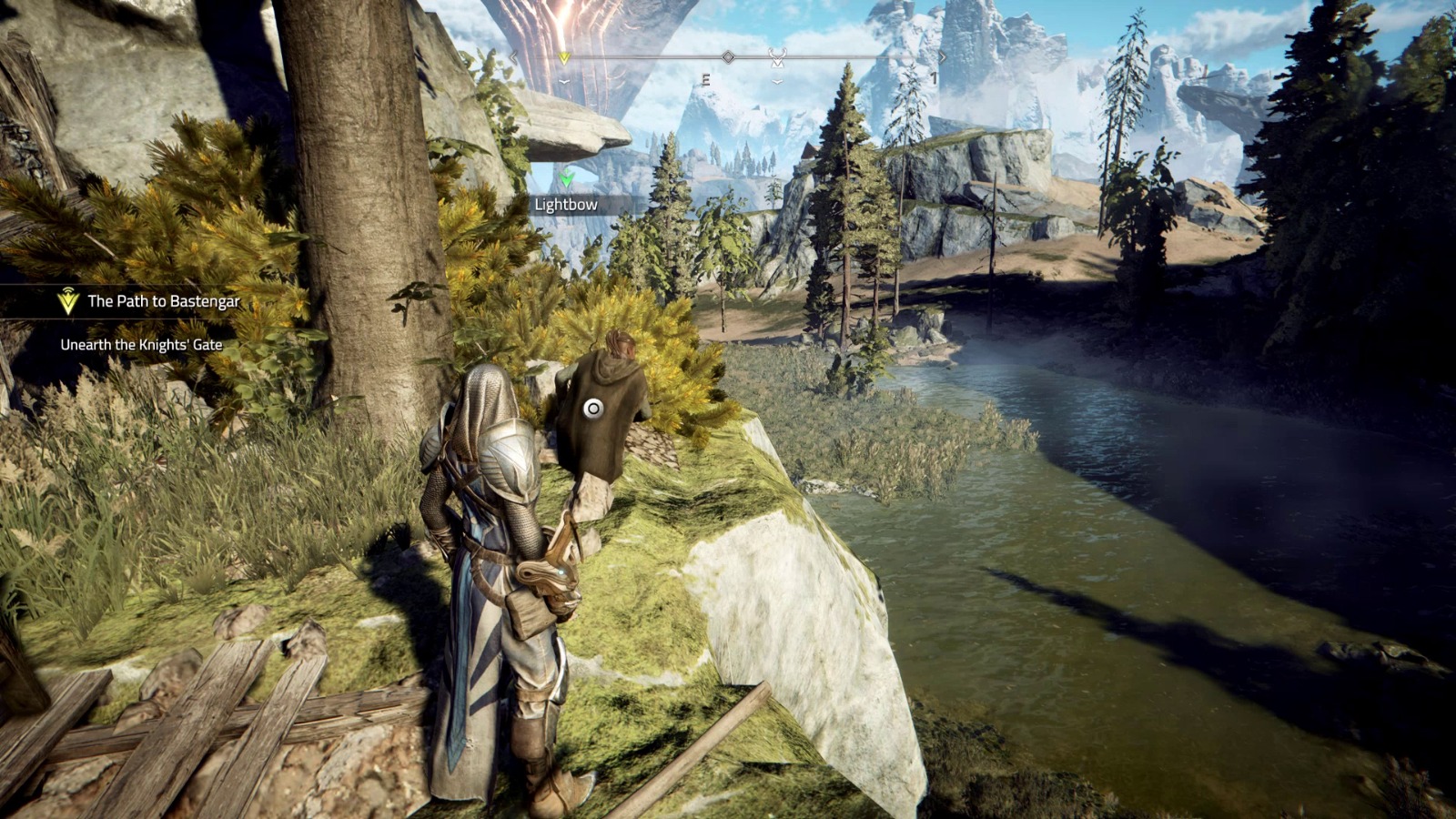Image resolution: width=1456 pixels, height=819 pixels.
Task: Expand the compass using the left edge arrow
Action: [512, 56]
